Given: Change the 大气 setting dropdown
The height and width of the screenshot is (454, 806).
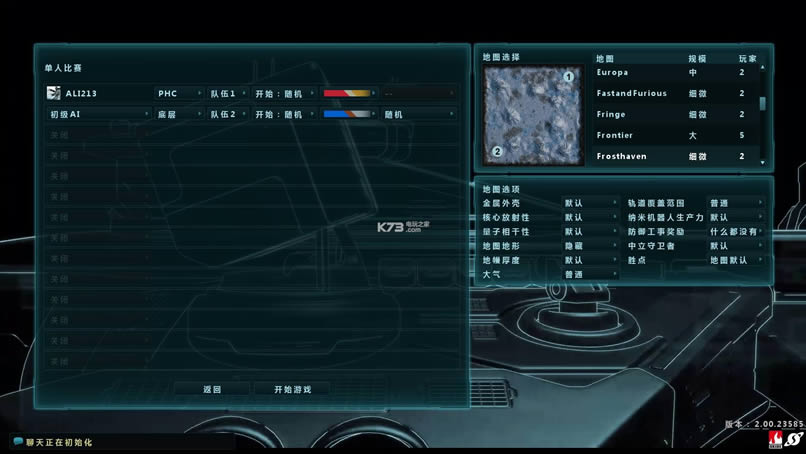Looking at the screenshot, I should [590, 274].
